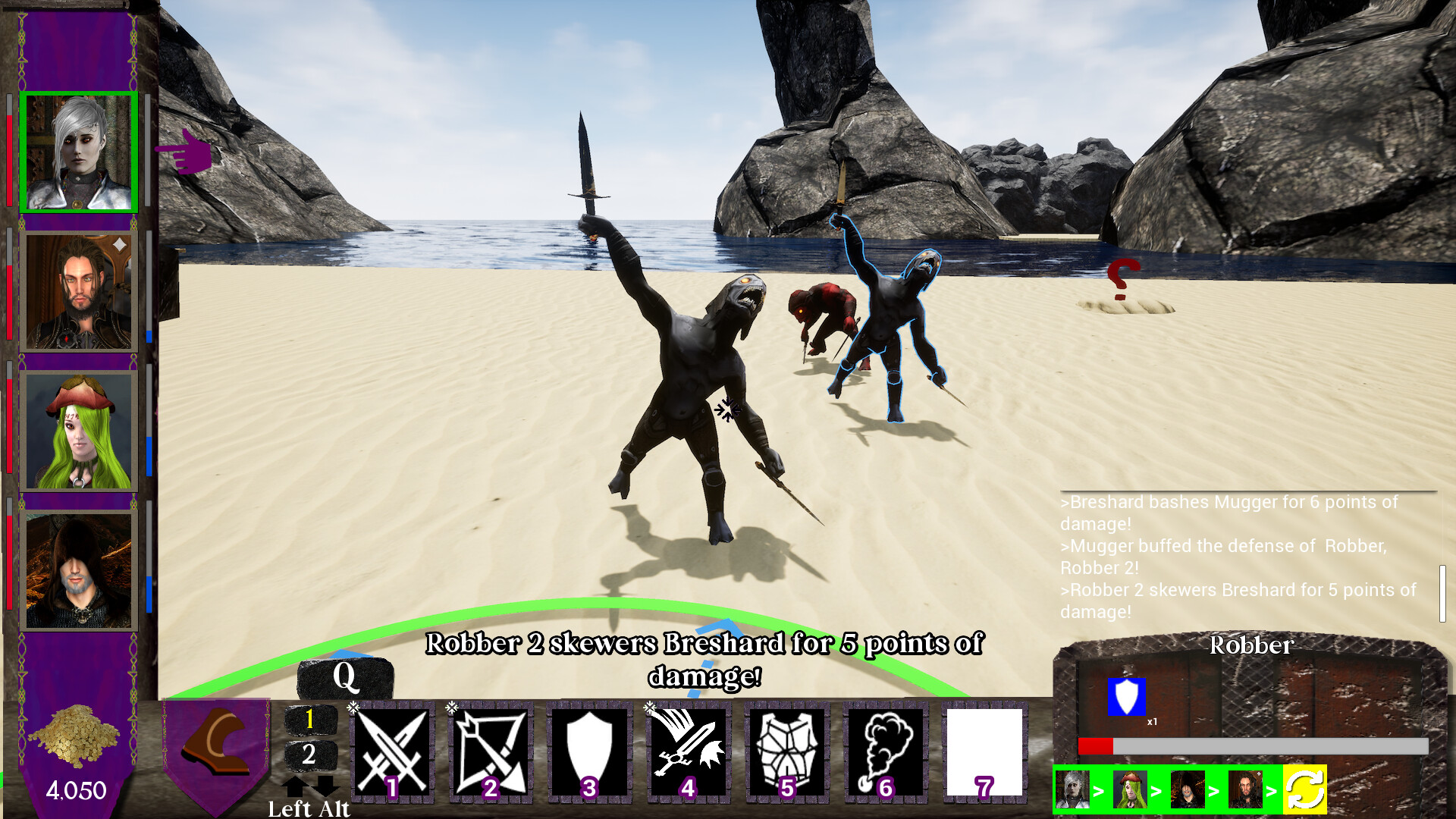Select the crossed swords attack skill 1
The image size is (1456, 819).
point(391,751)
